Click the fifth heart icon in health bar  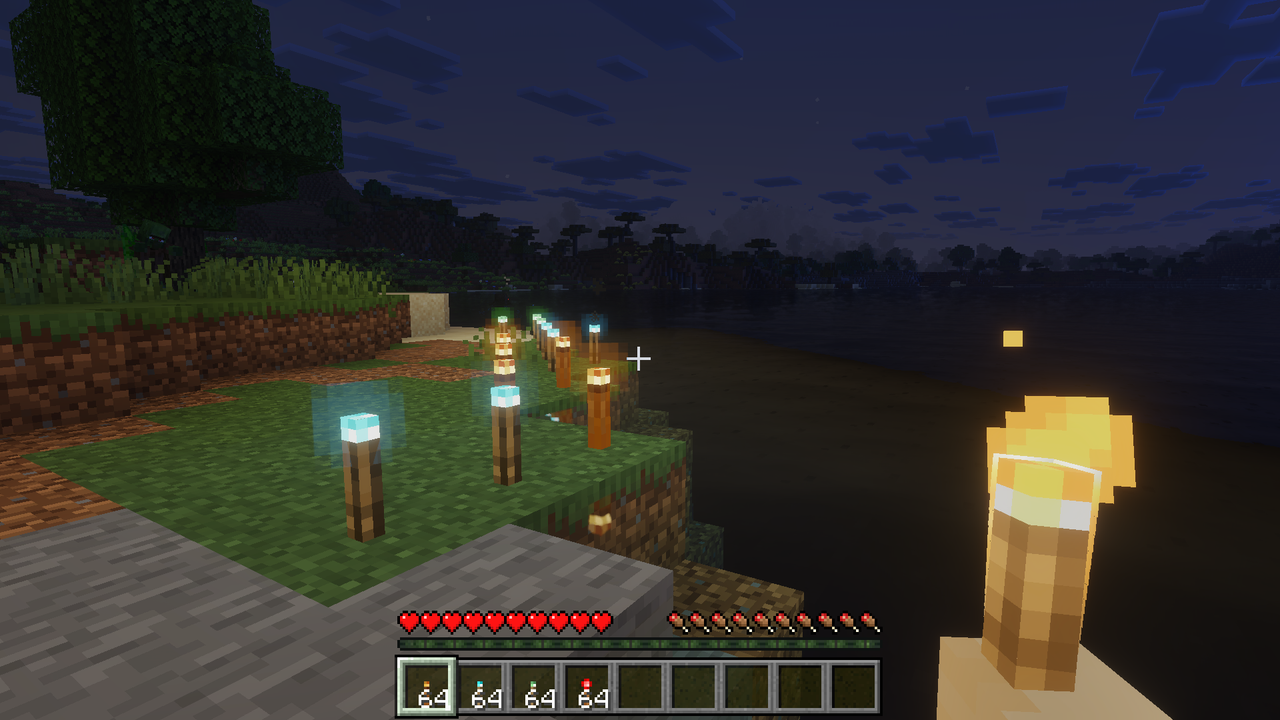click(x=492, y=620)
